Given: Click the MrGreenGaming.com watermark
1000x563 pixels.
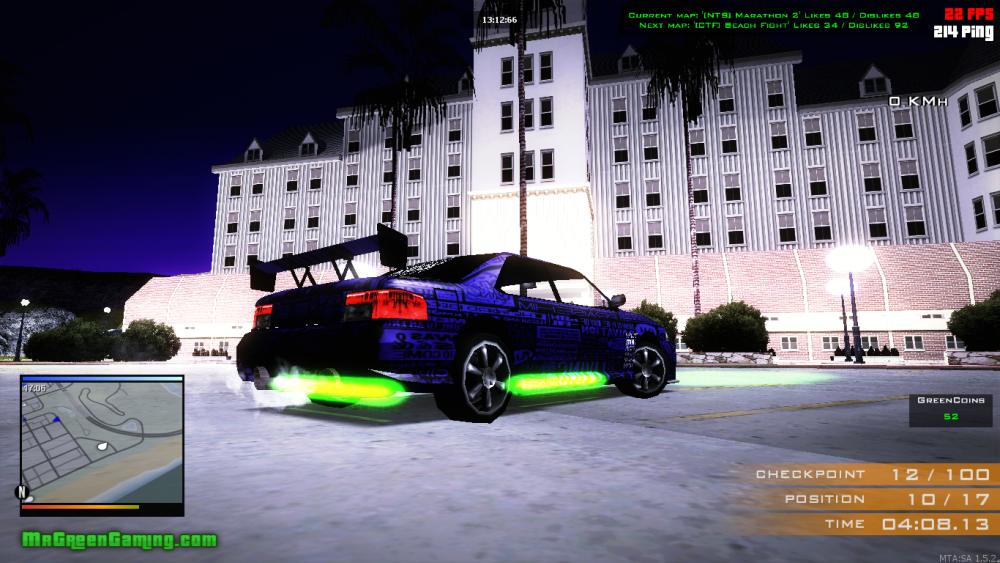Looking at the screenshot, I should click(119, 540).
